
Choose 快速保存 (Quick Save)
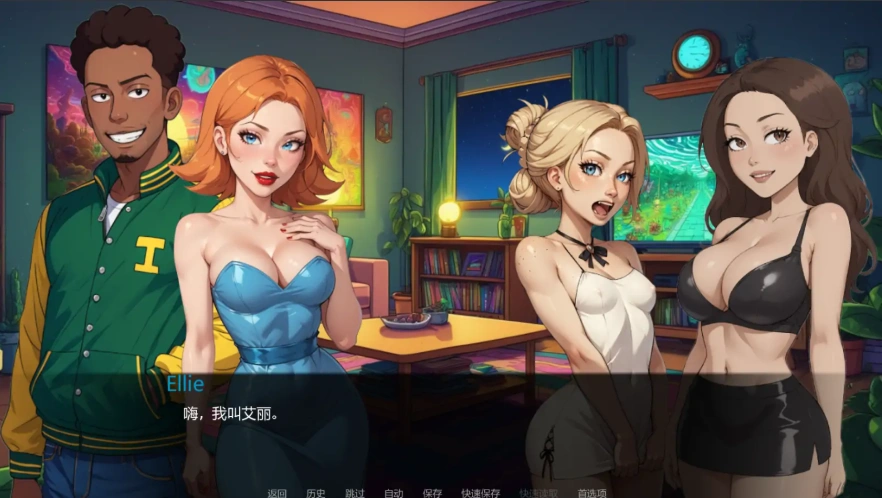[480, 492]
